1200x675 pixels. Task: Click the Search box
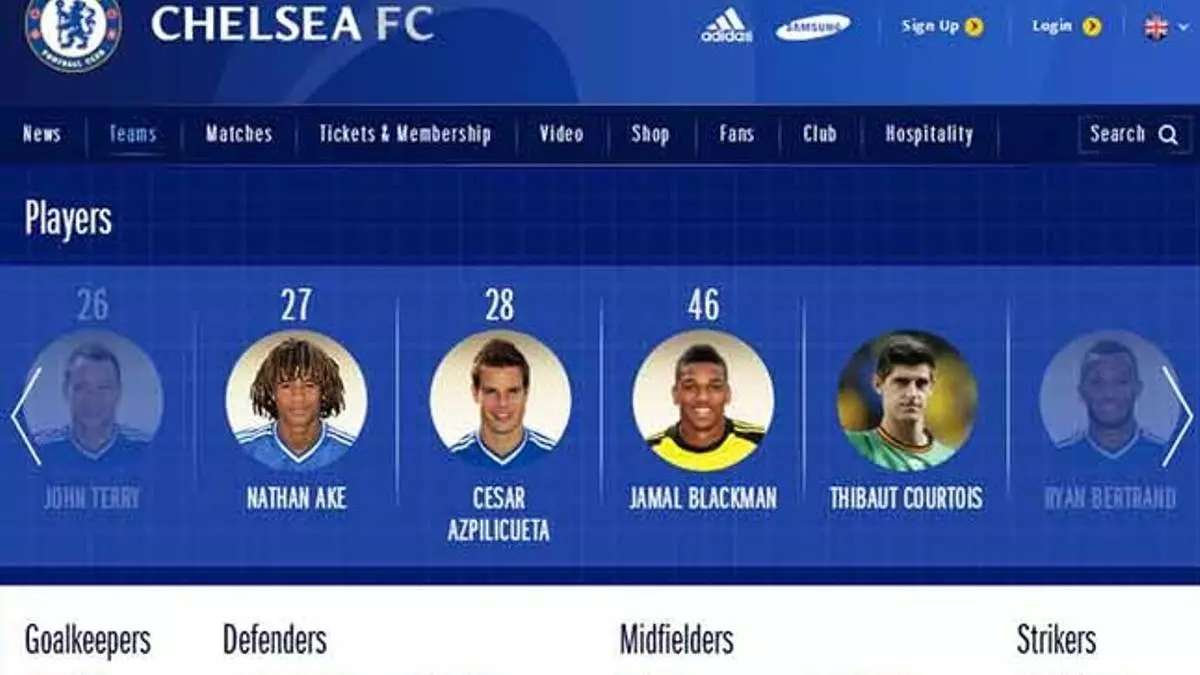[x=1134, y=134]
